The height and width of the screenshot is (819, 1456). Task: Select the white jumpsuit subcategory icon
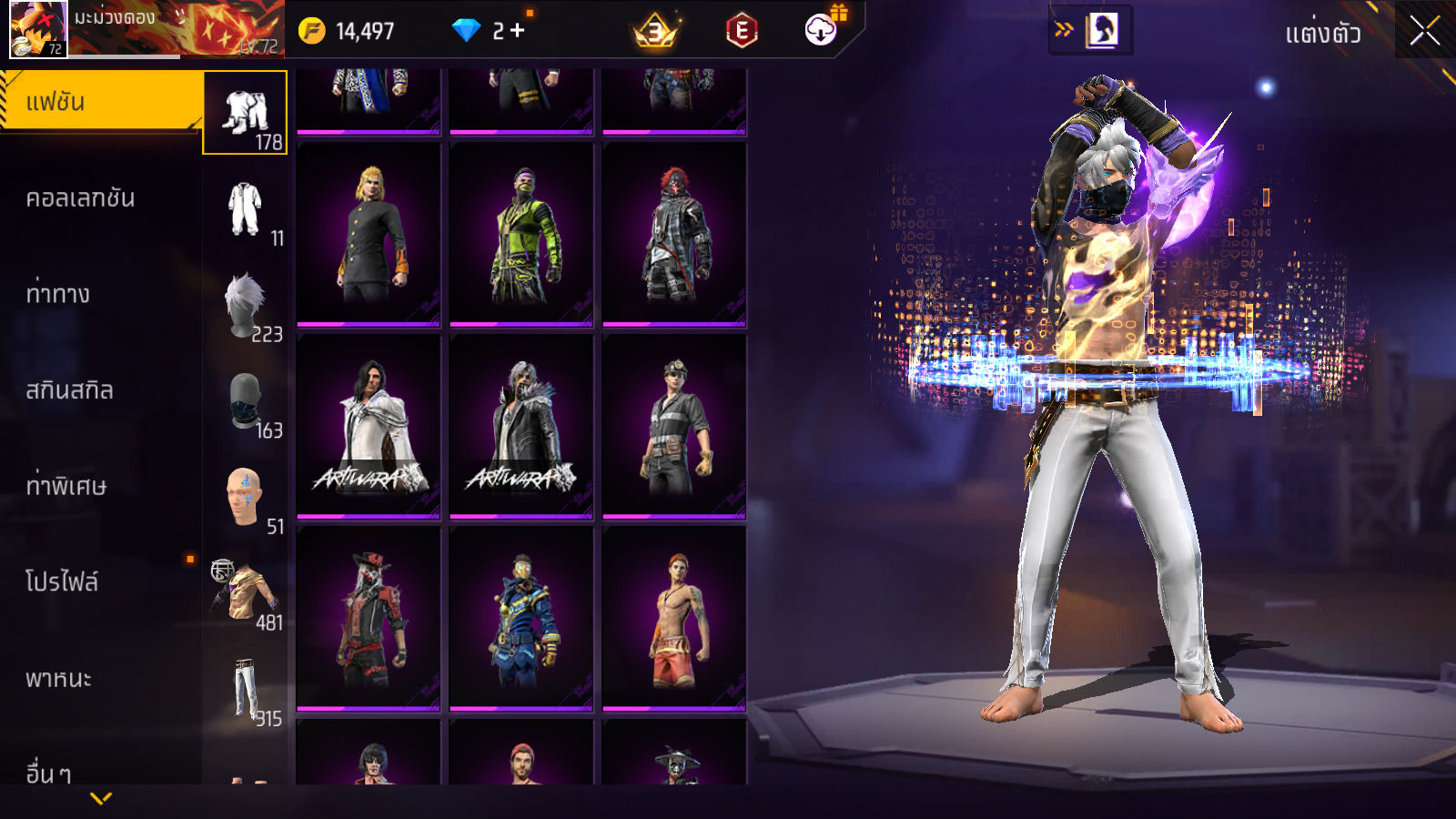point(246,209)
